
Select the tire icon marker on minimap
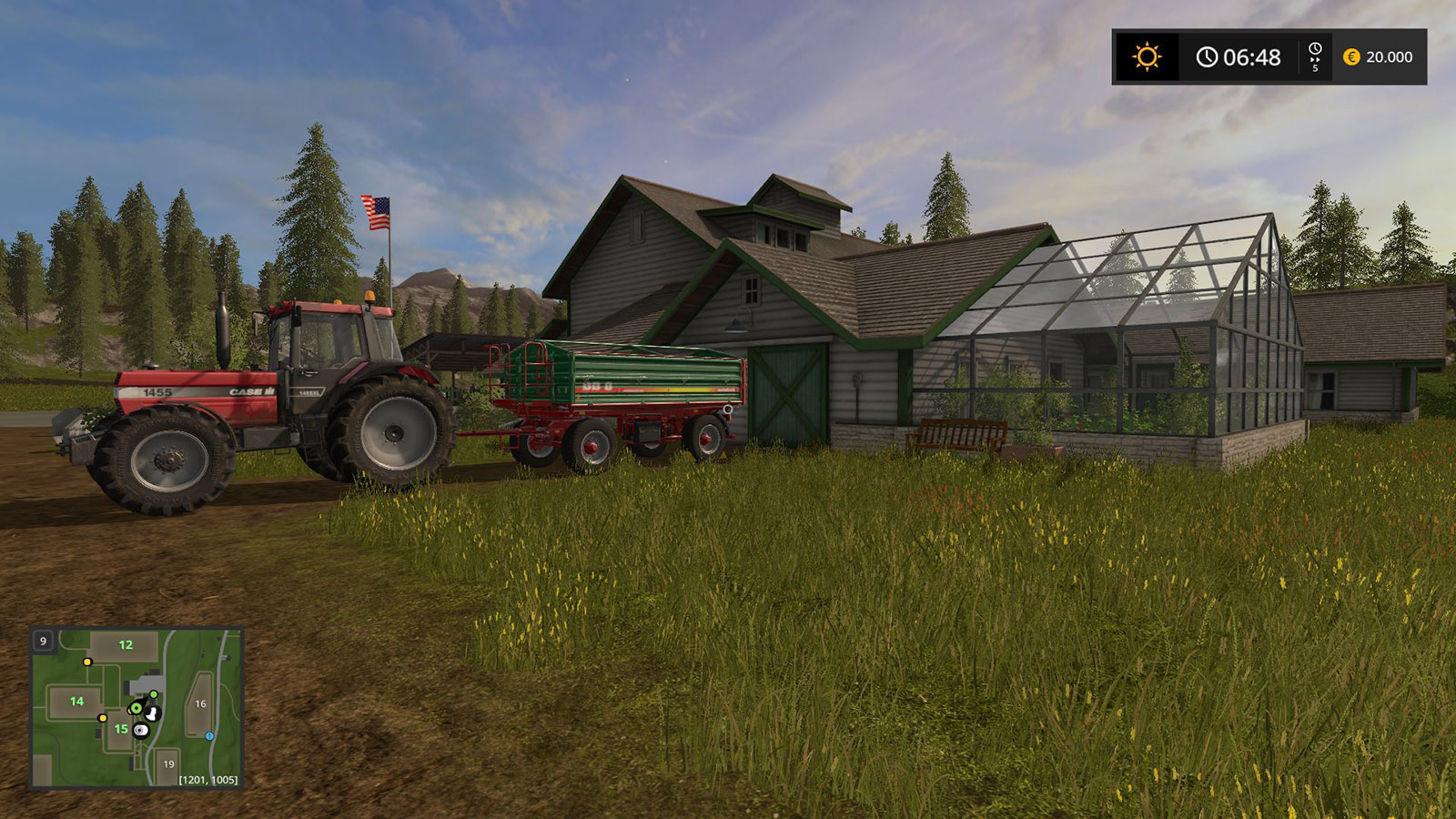[x=140, y=730]
